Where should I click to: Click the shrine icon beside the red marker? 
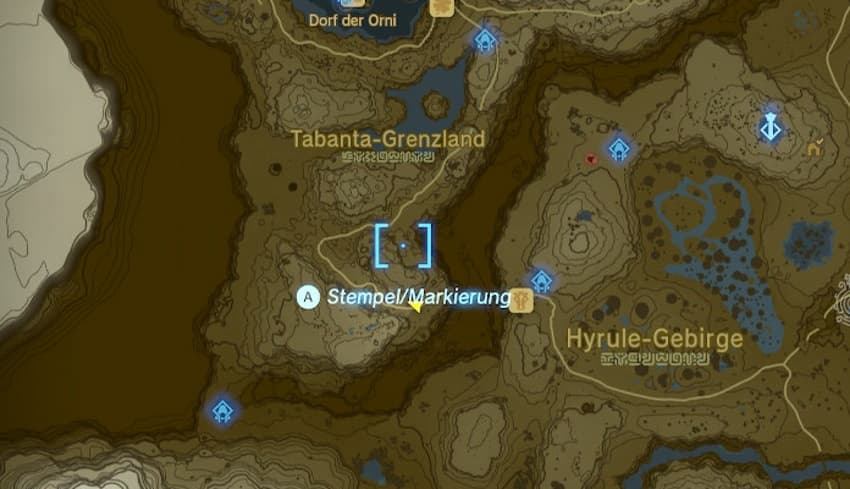click(620, 150)
